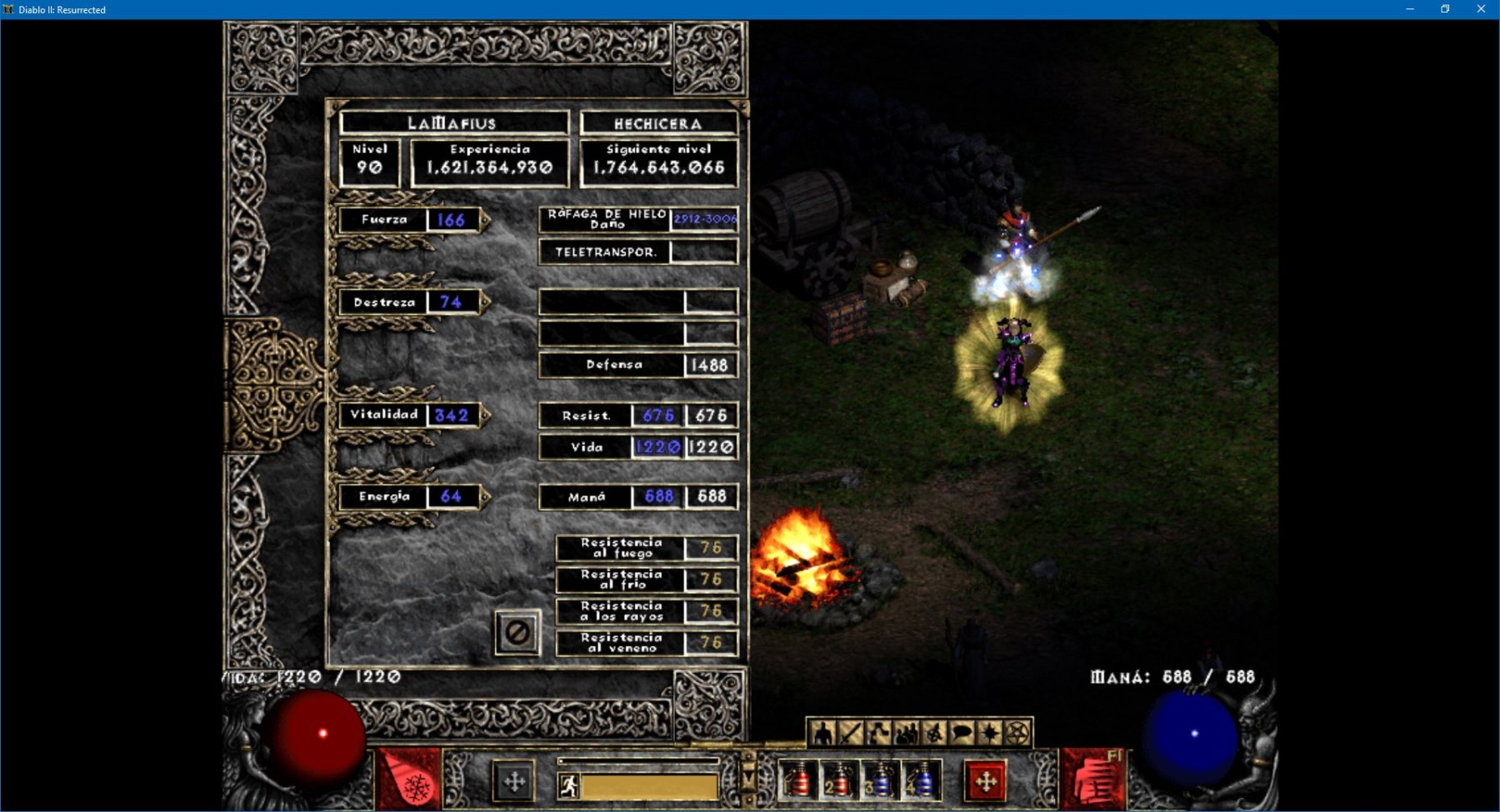Click the grey stat points cross button
1500x812 pixels.
point(514,781)
